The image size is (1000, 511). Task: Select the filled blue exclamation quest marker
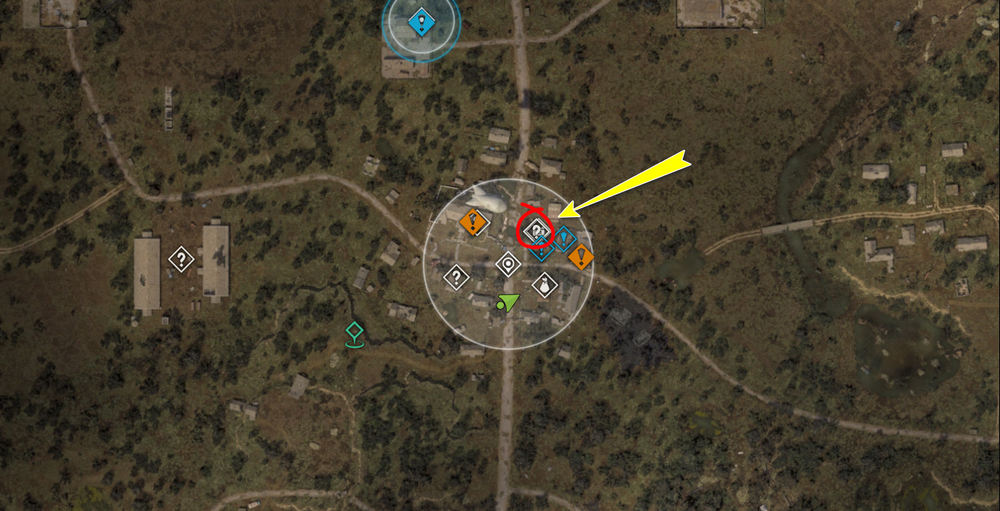tap(421, 22)
